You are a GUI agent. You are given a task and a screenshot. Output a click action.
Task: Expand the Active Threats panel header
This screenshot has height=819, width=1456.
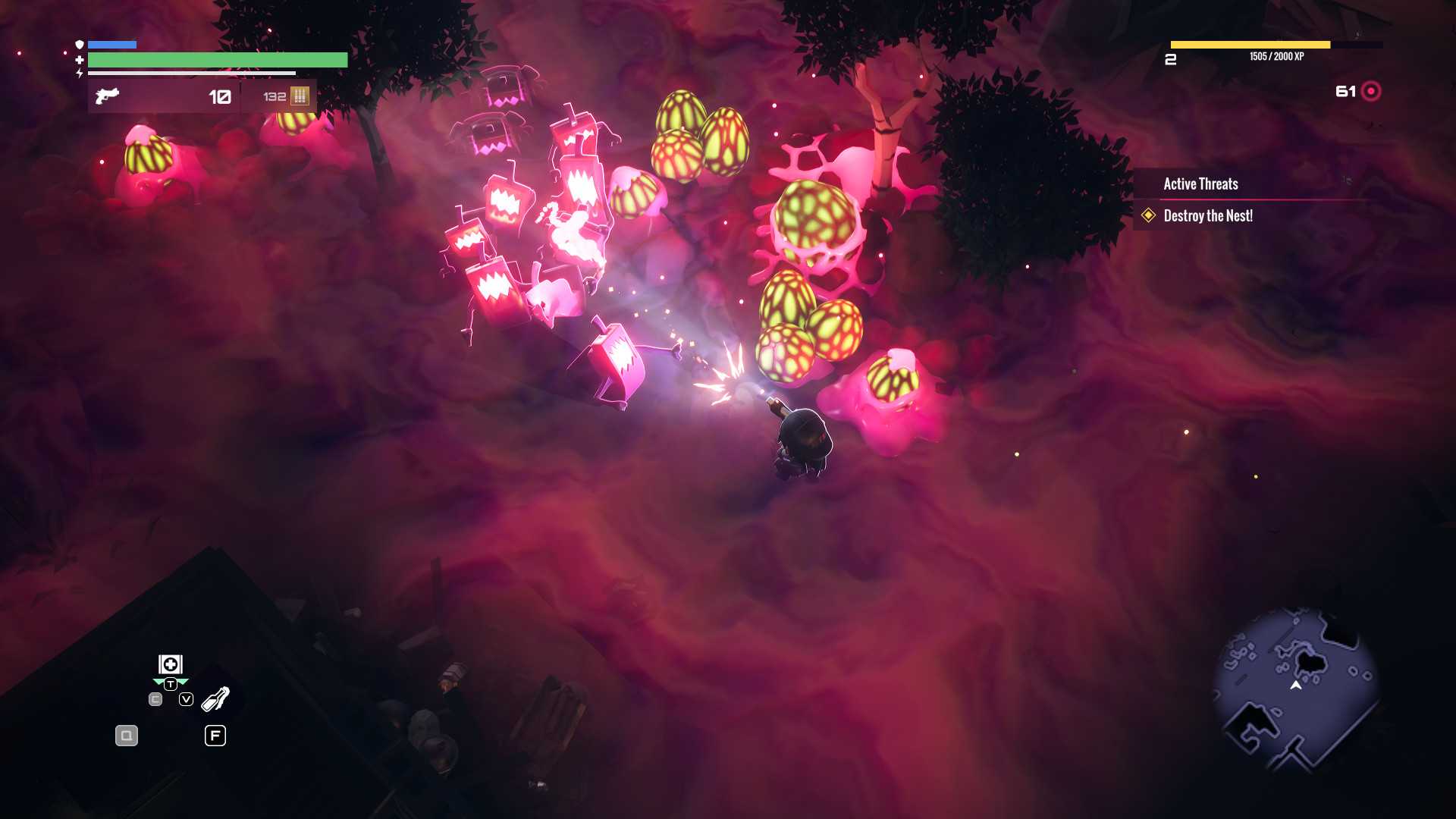click(x=1200, y=184)
